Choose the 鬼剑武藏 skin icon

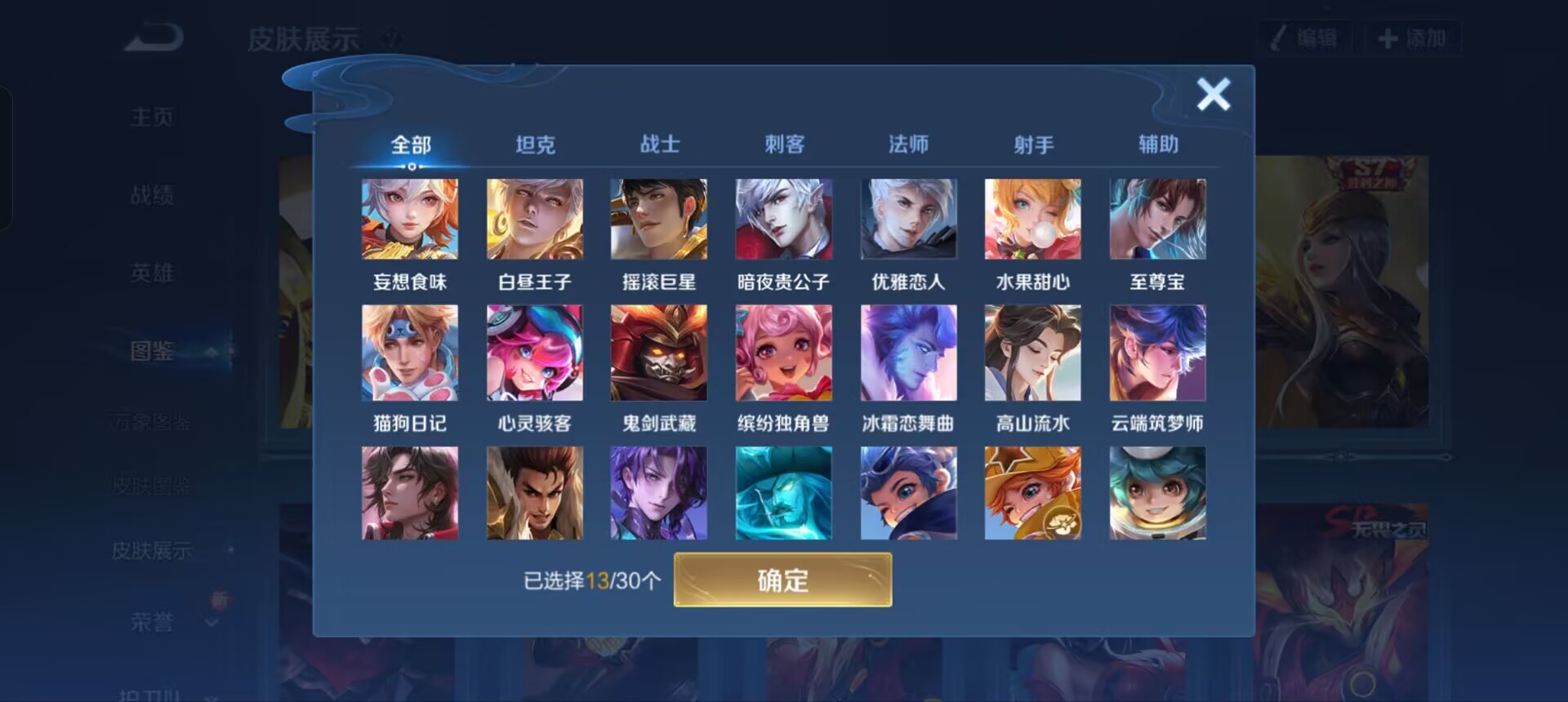click(659, 352)
